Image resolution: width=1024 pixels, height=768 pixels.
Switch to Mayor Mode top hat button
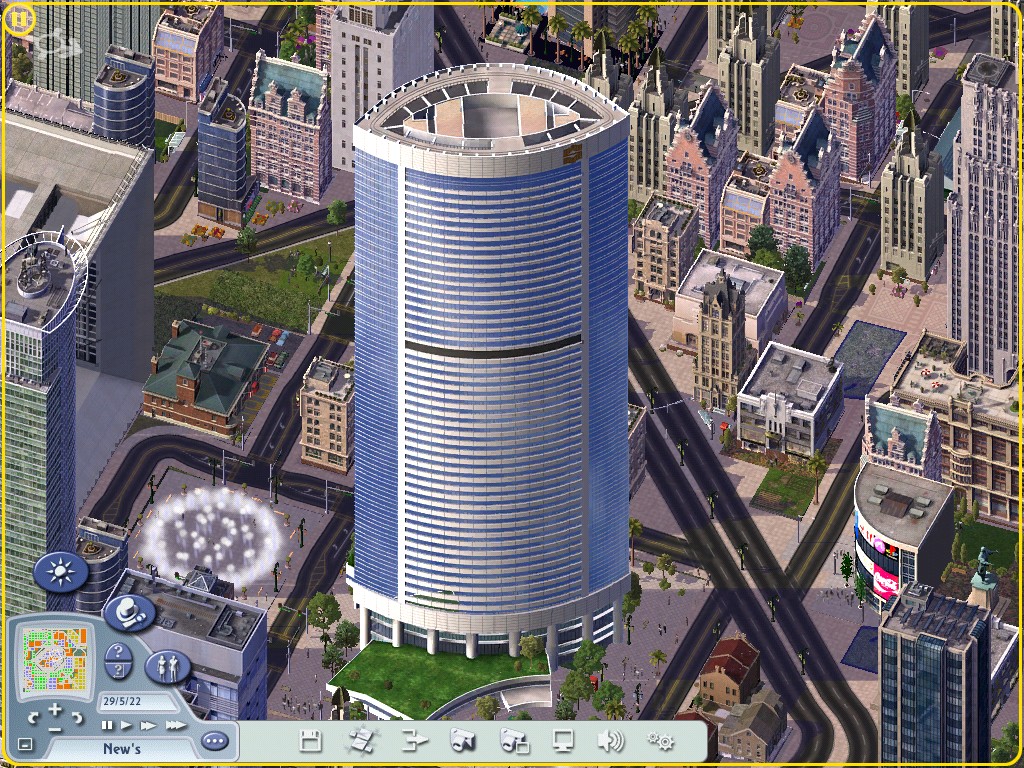point(128,612)
